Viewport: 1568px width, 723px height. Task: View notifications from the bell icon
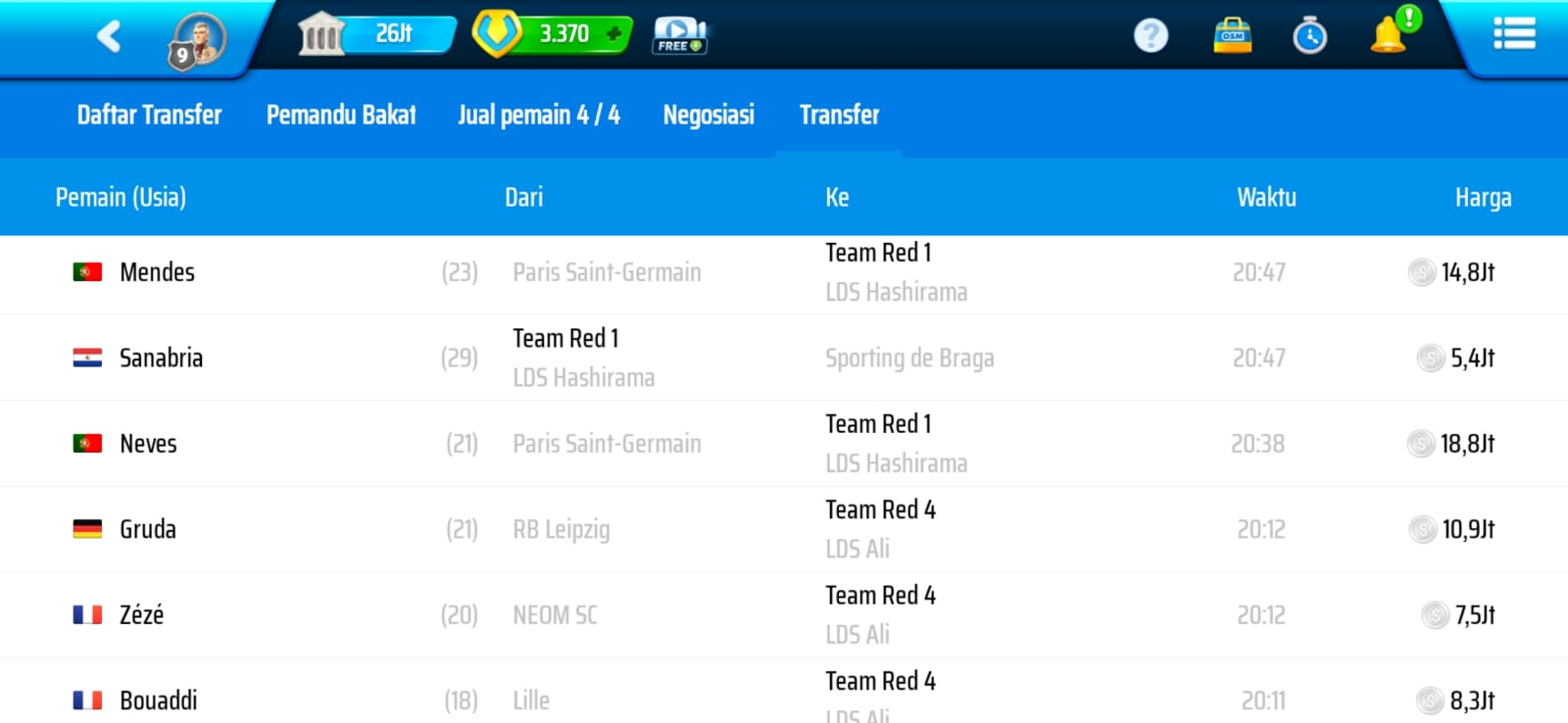click(x=1389, y=35)
